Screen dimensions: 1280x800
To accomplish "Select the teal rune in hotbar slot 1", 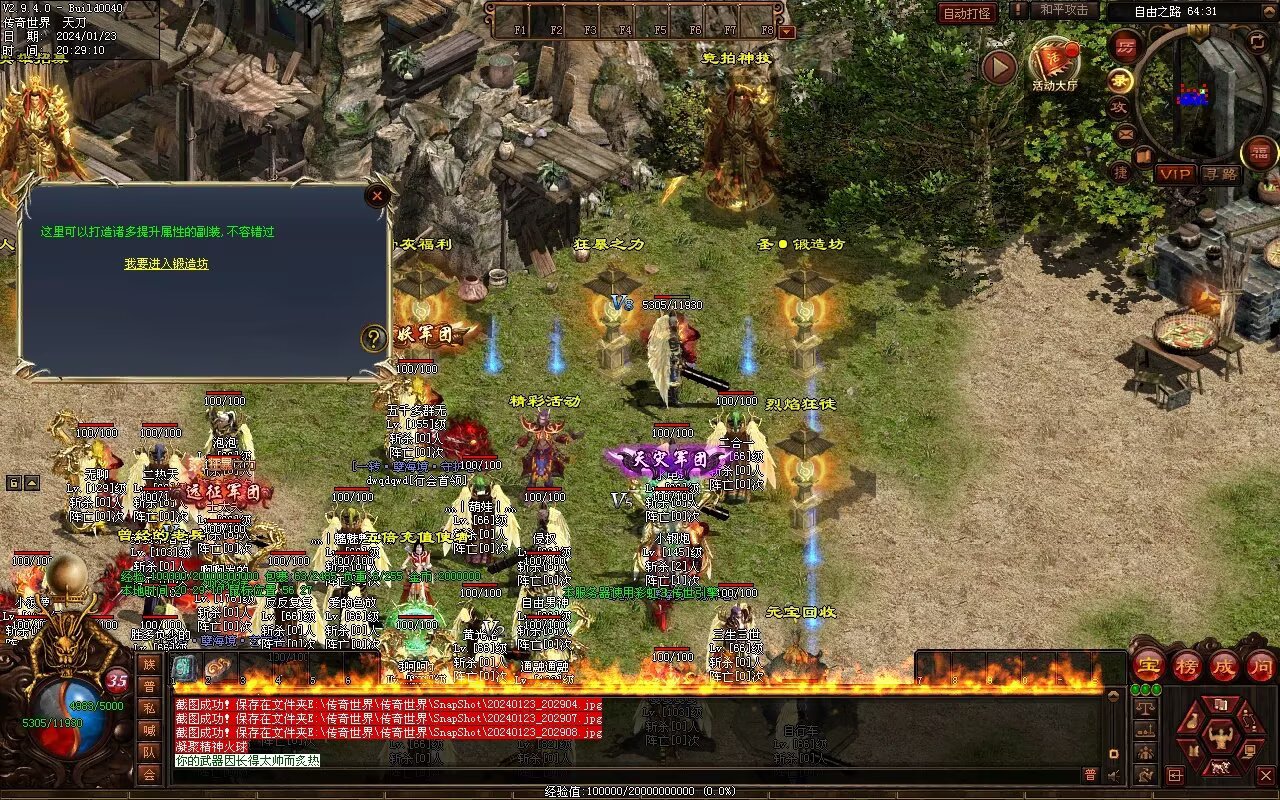I will 185,668.
